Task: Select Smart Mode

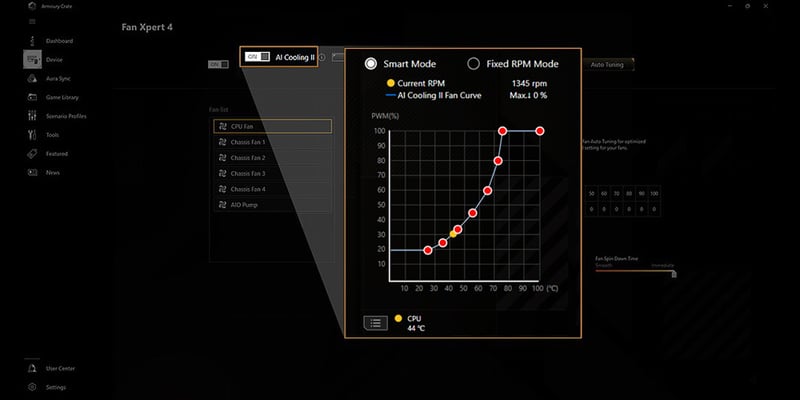Action: click(371, 63)
